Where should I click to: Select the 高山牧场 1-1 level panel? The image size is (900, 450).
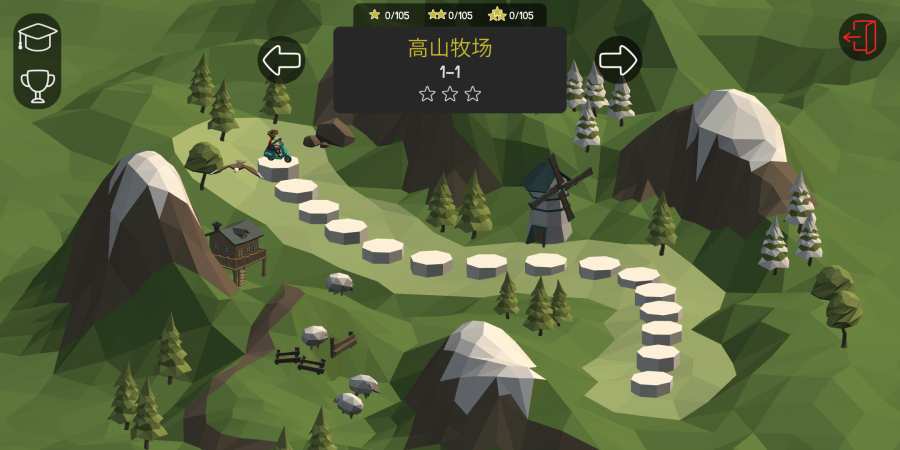[x=450, y=70]
